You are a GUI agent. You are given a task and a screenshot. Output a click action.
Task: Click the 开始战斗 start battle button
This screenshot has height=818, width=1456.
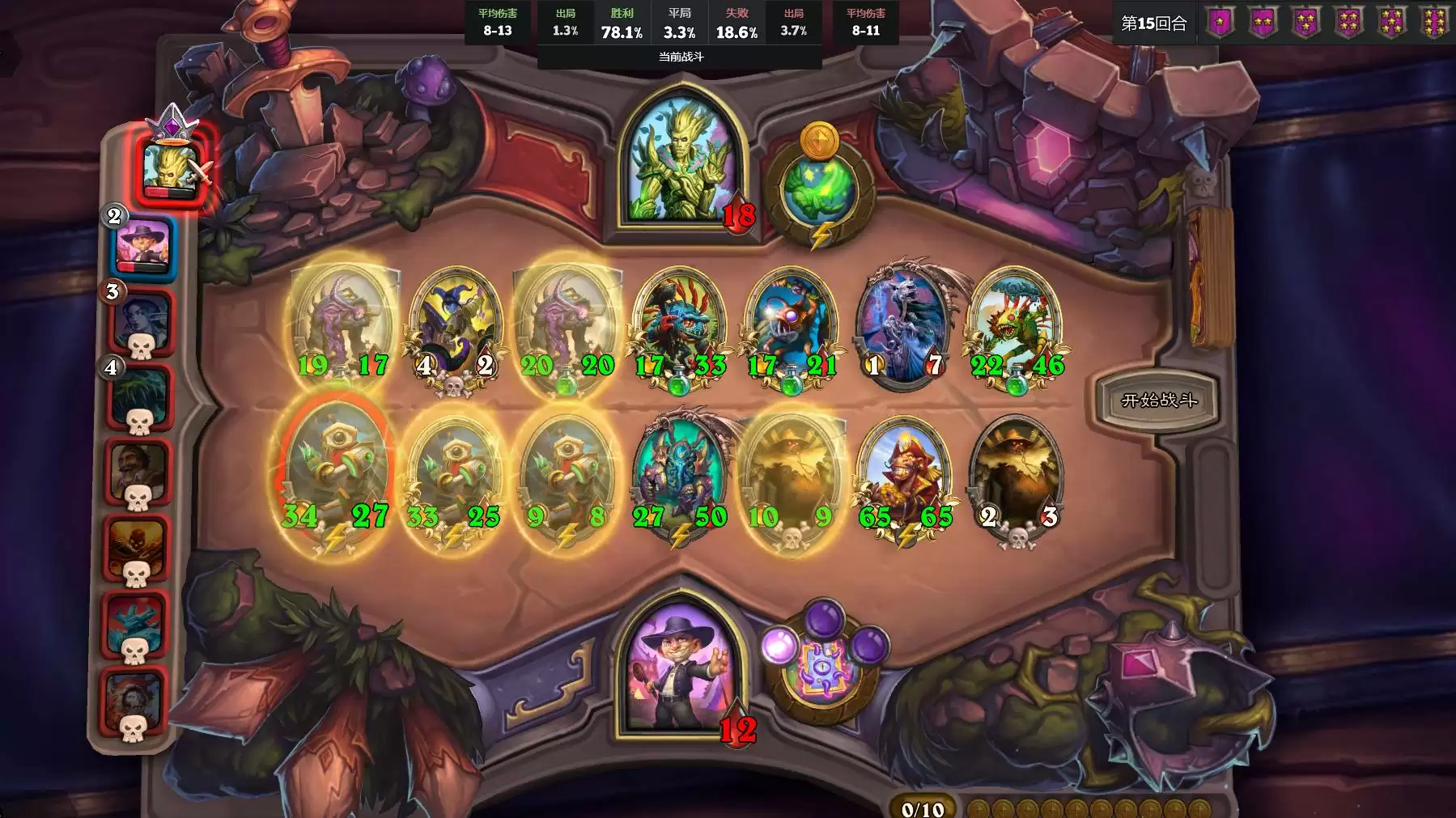[1158, 400]
